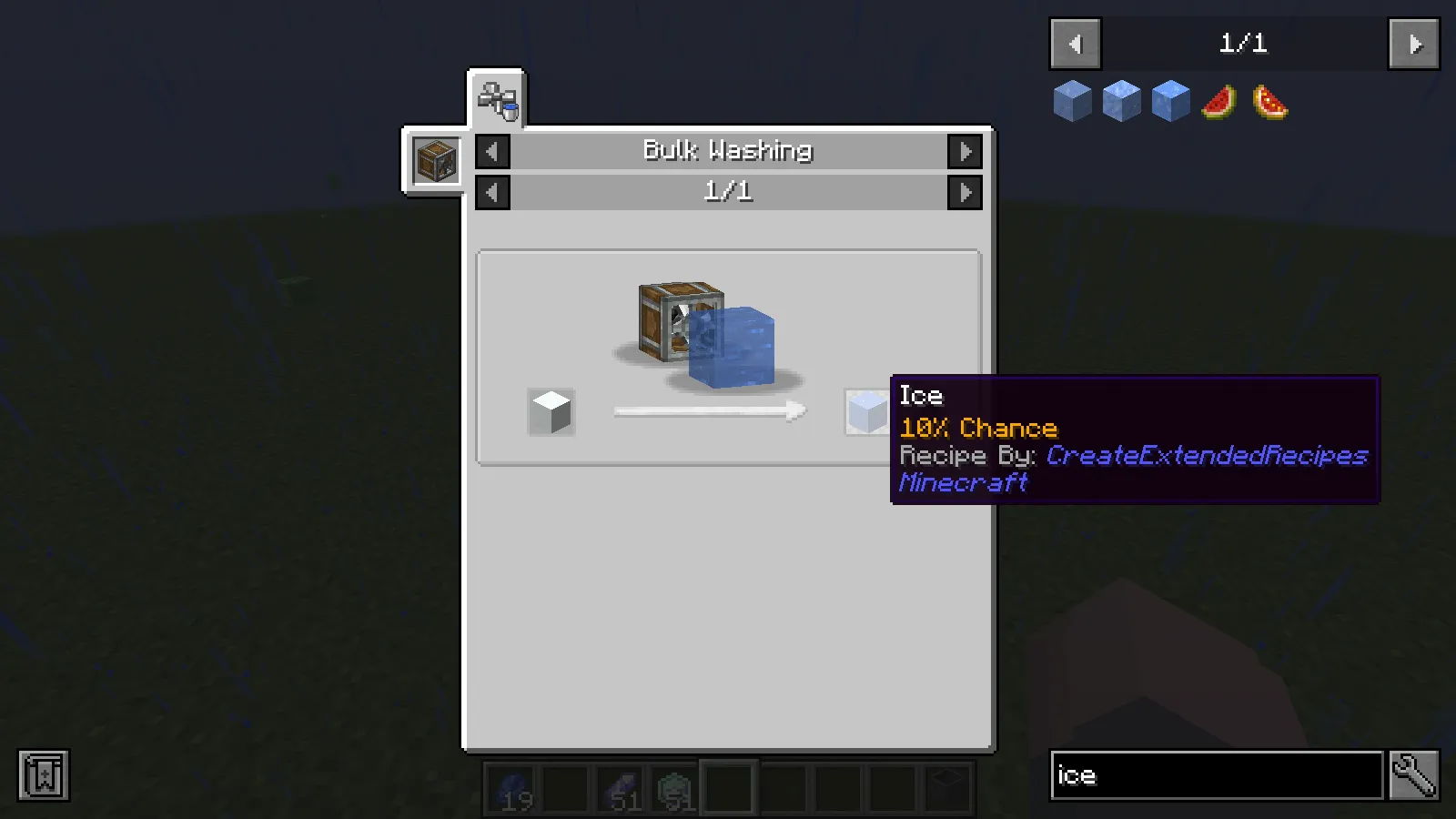Advance to next recipe page arrow
1456x819 pixels.
(x=966, y=191)
